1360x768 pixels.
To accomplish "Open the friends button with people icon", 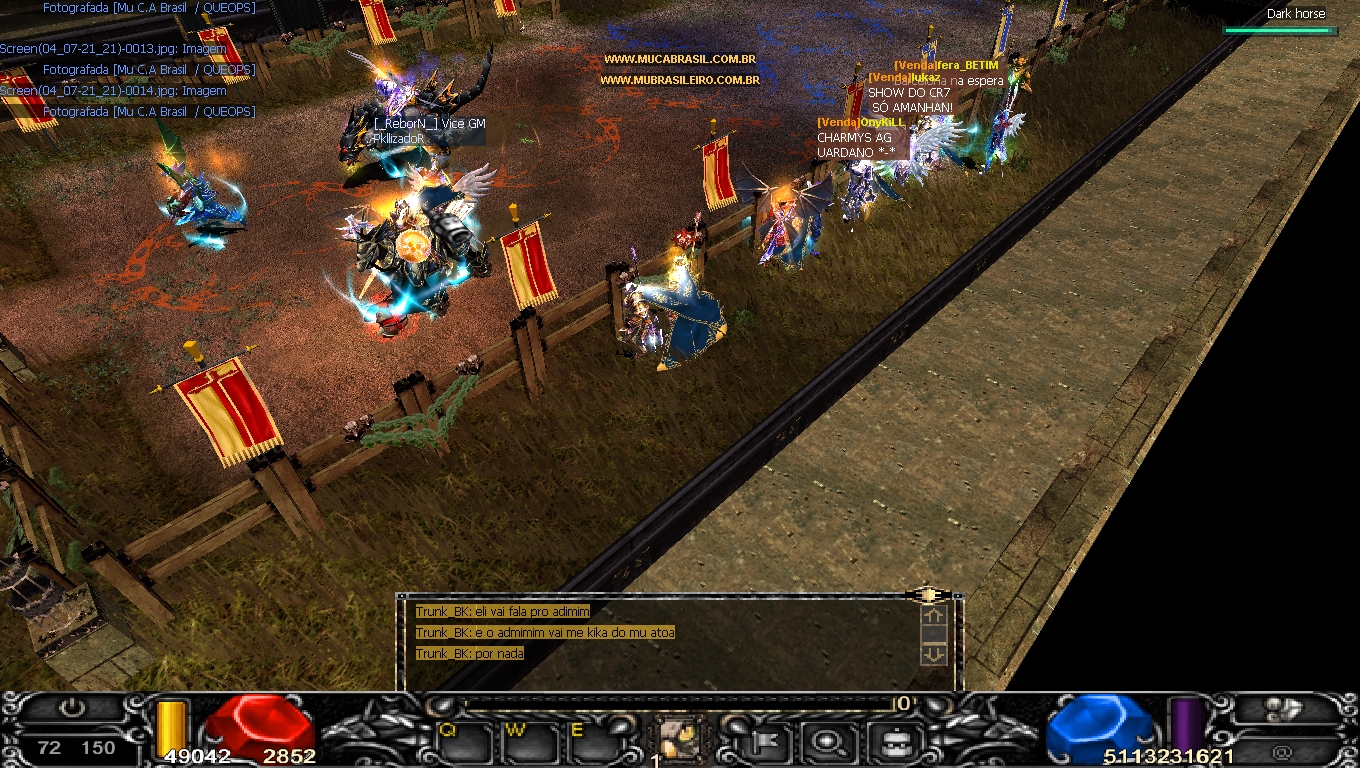I will [x=1283, y=709].
